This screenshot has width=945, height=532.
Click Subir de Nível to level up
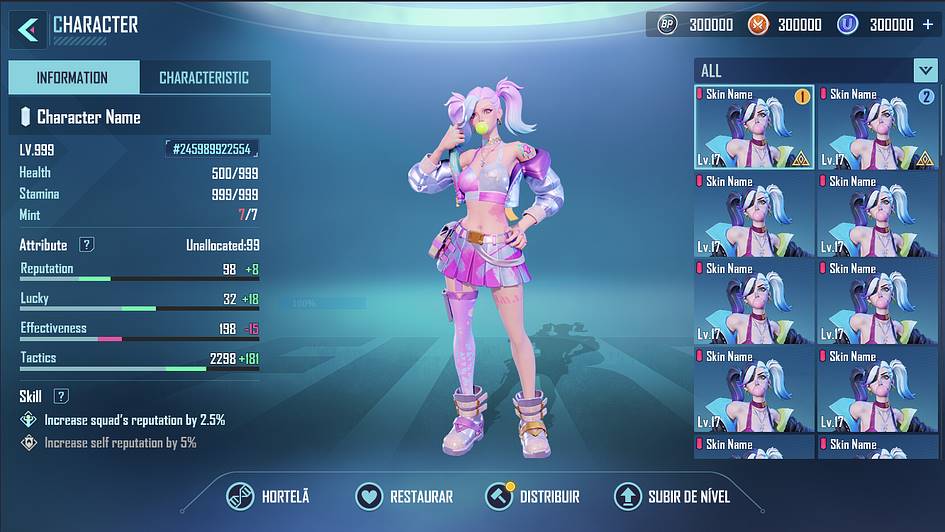[x=673, y=496]
